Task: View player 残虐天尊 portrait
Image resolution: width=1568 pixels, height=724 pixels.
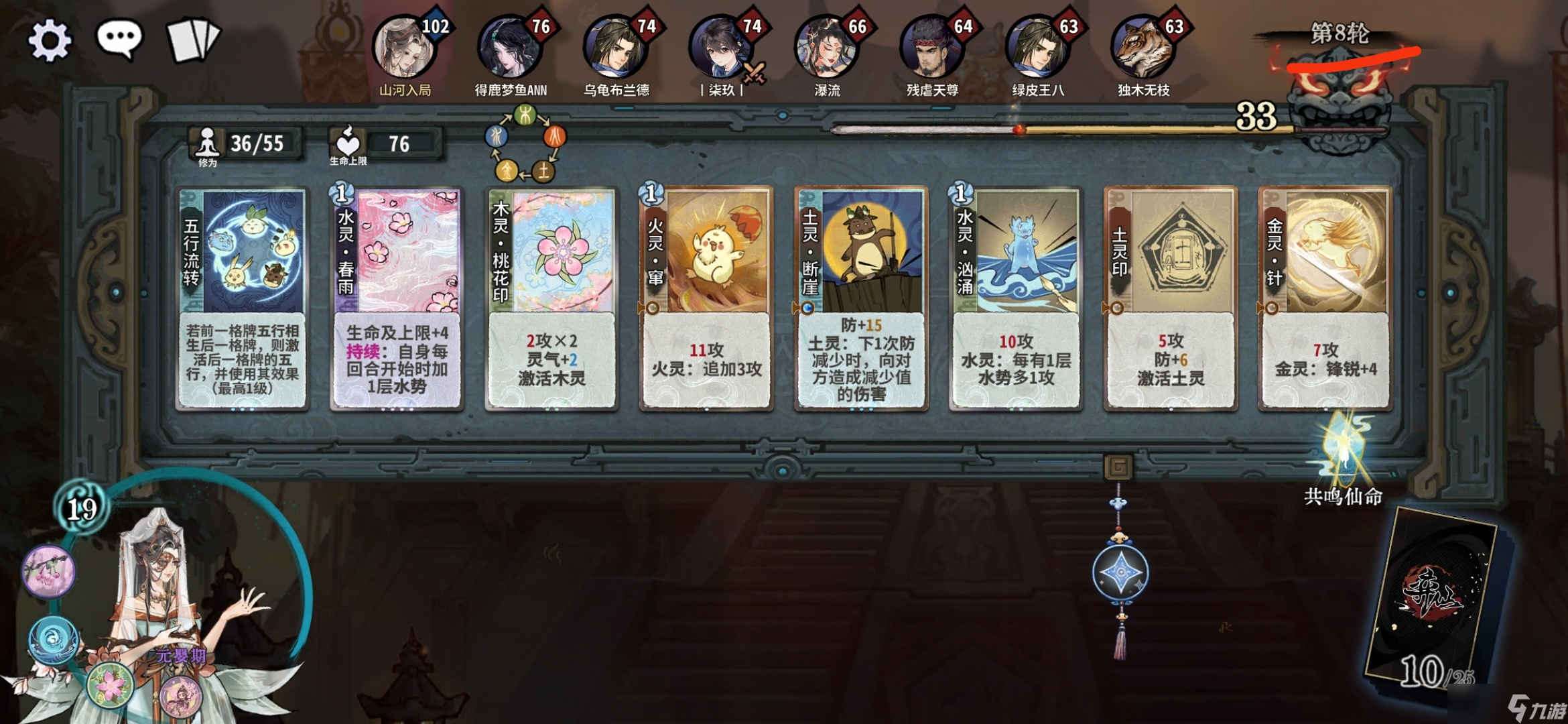Action: click(x=932, y=48)
